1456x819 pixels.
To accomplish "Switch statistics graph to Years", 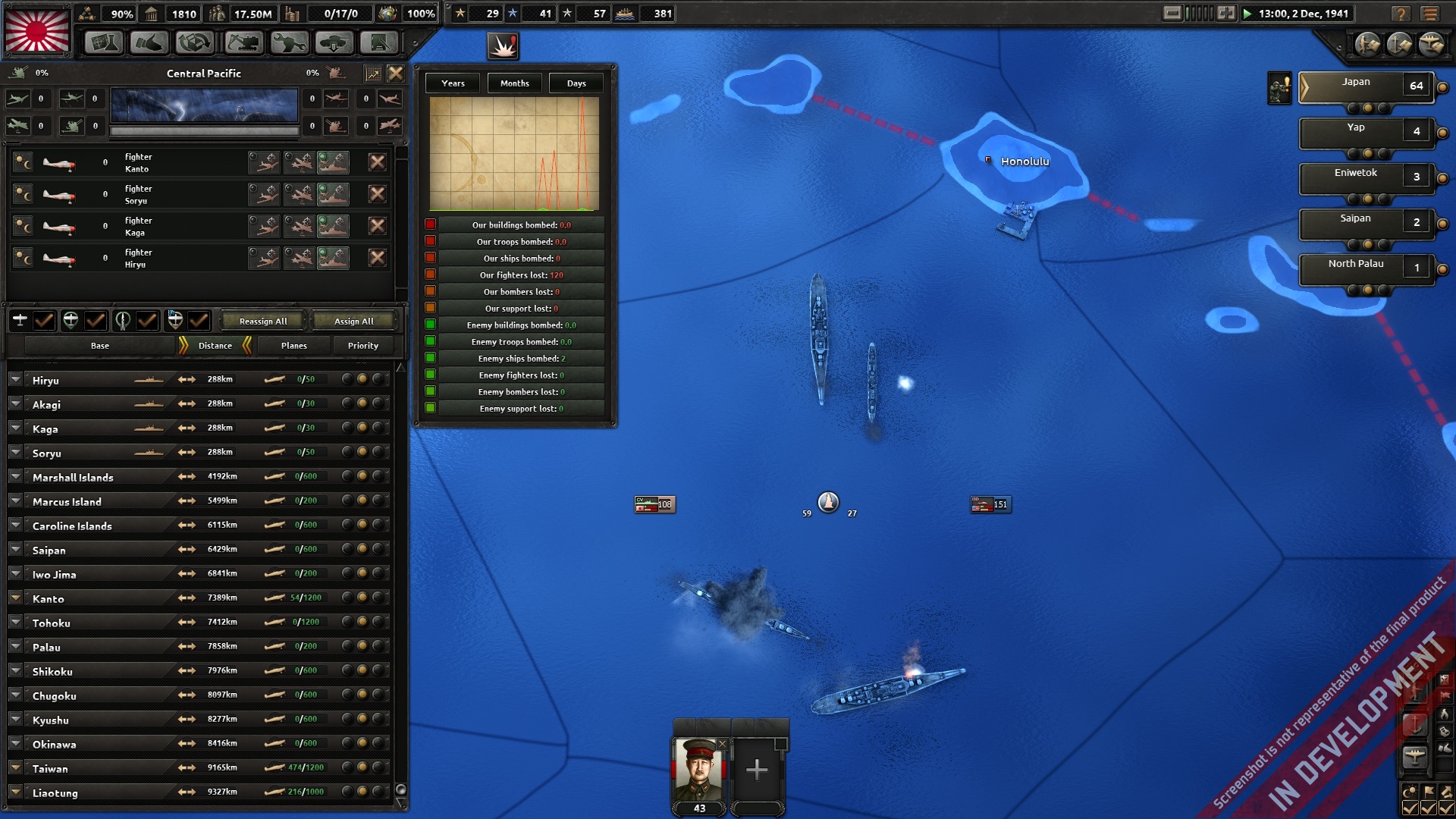I will (453, 83).
